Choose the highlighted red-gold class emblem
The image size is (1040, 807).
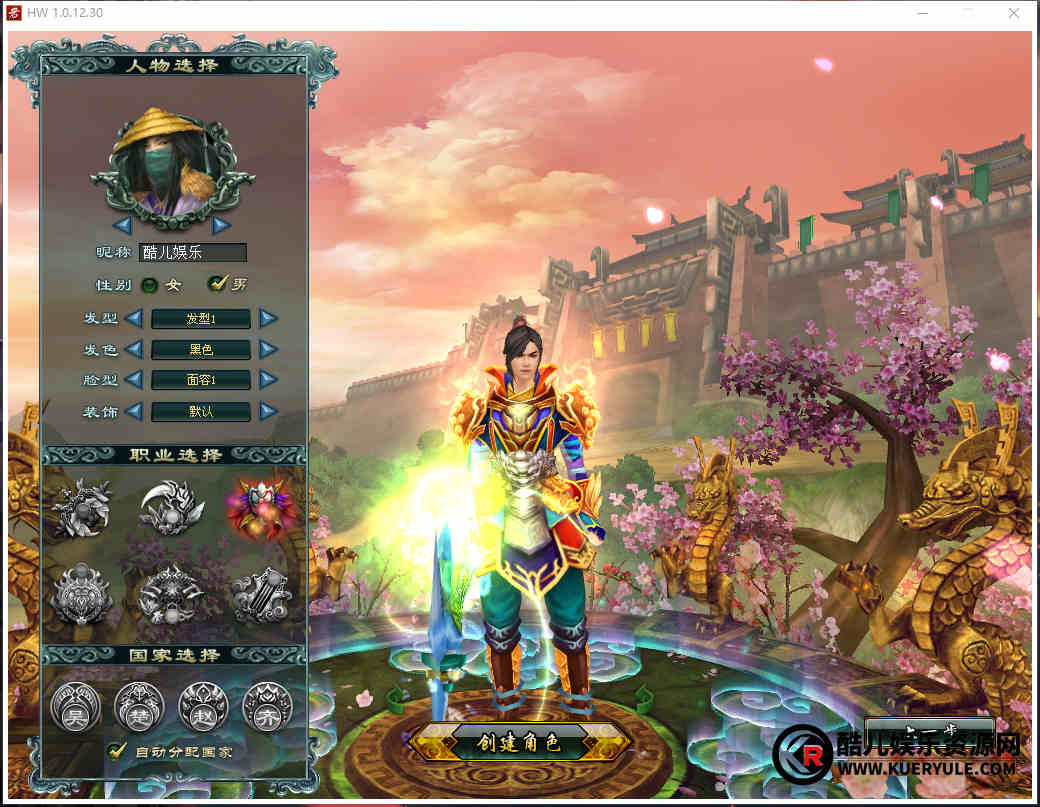[258, 506]
